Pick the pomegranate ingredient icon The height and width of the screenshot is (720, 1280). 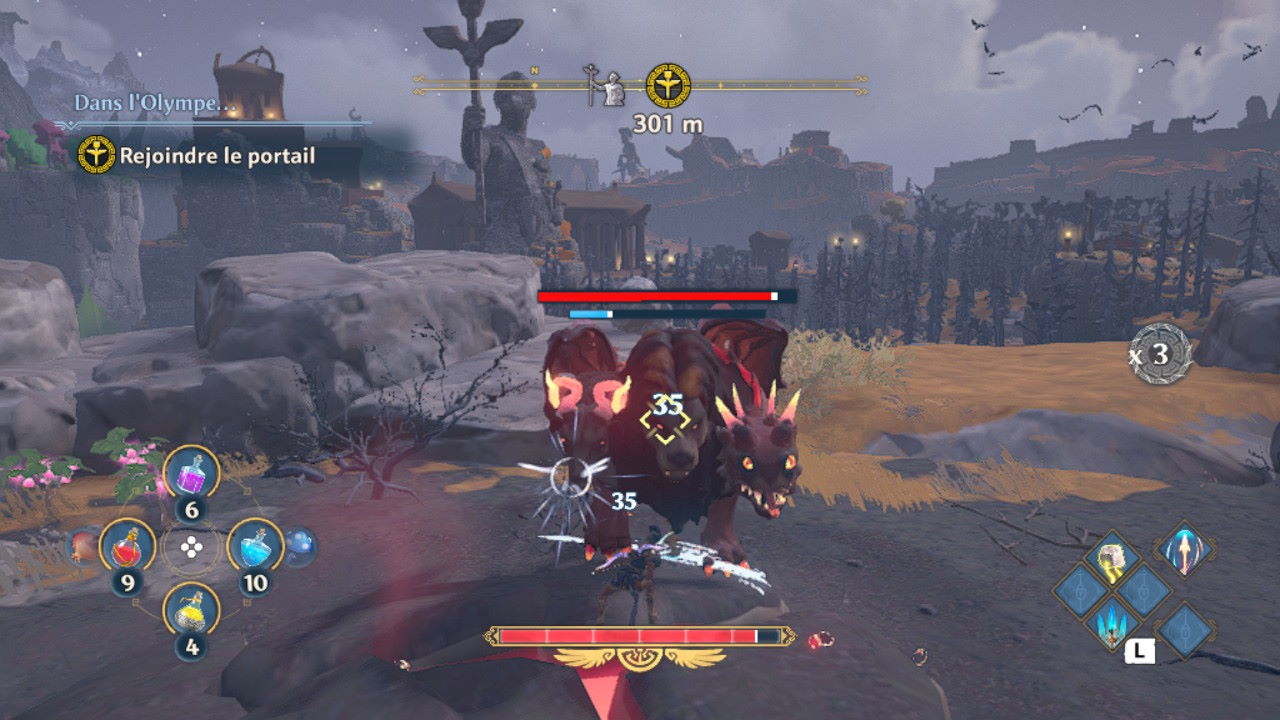(x=84, y=546)
